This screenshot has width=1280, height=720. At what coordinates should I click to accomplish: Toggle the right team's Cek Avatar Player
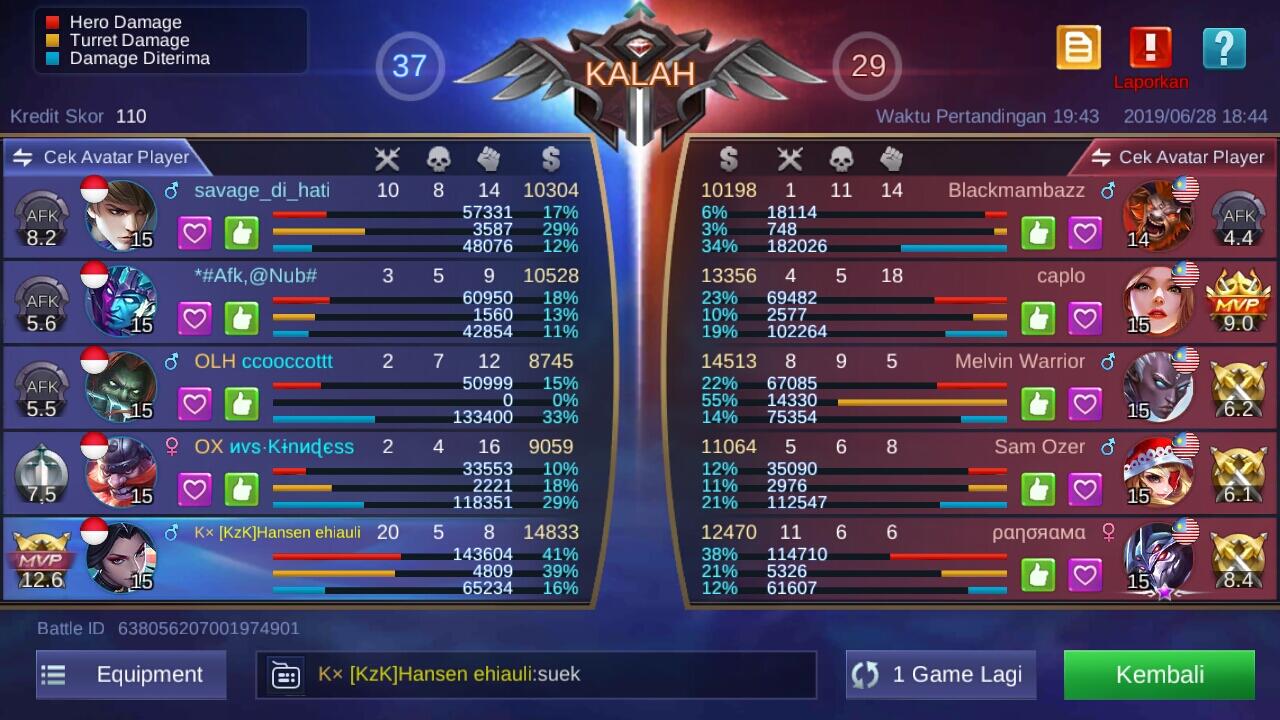click(1178, 157)
